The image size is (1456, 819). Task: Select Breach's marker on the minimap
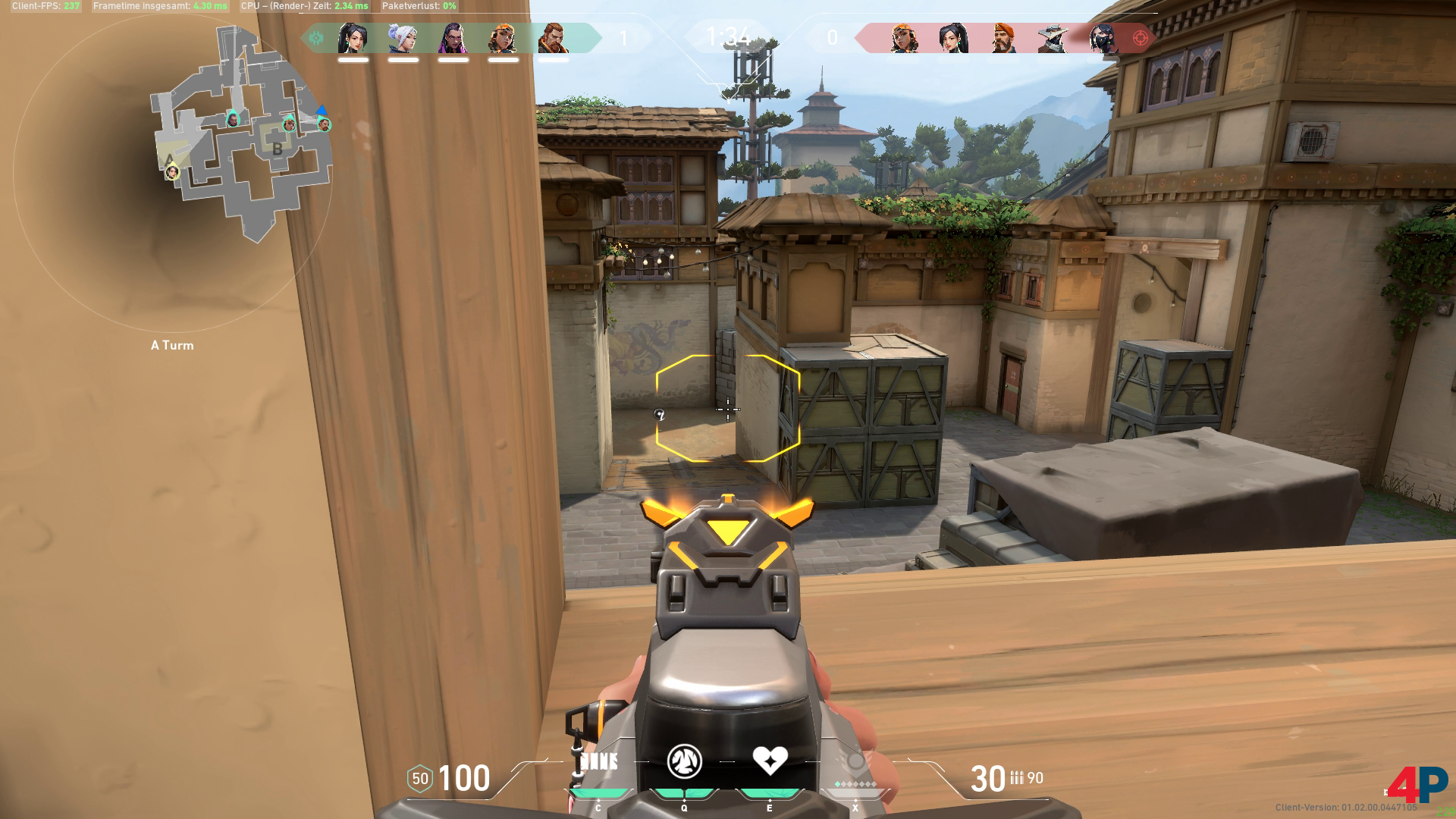(324, 124)
